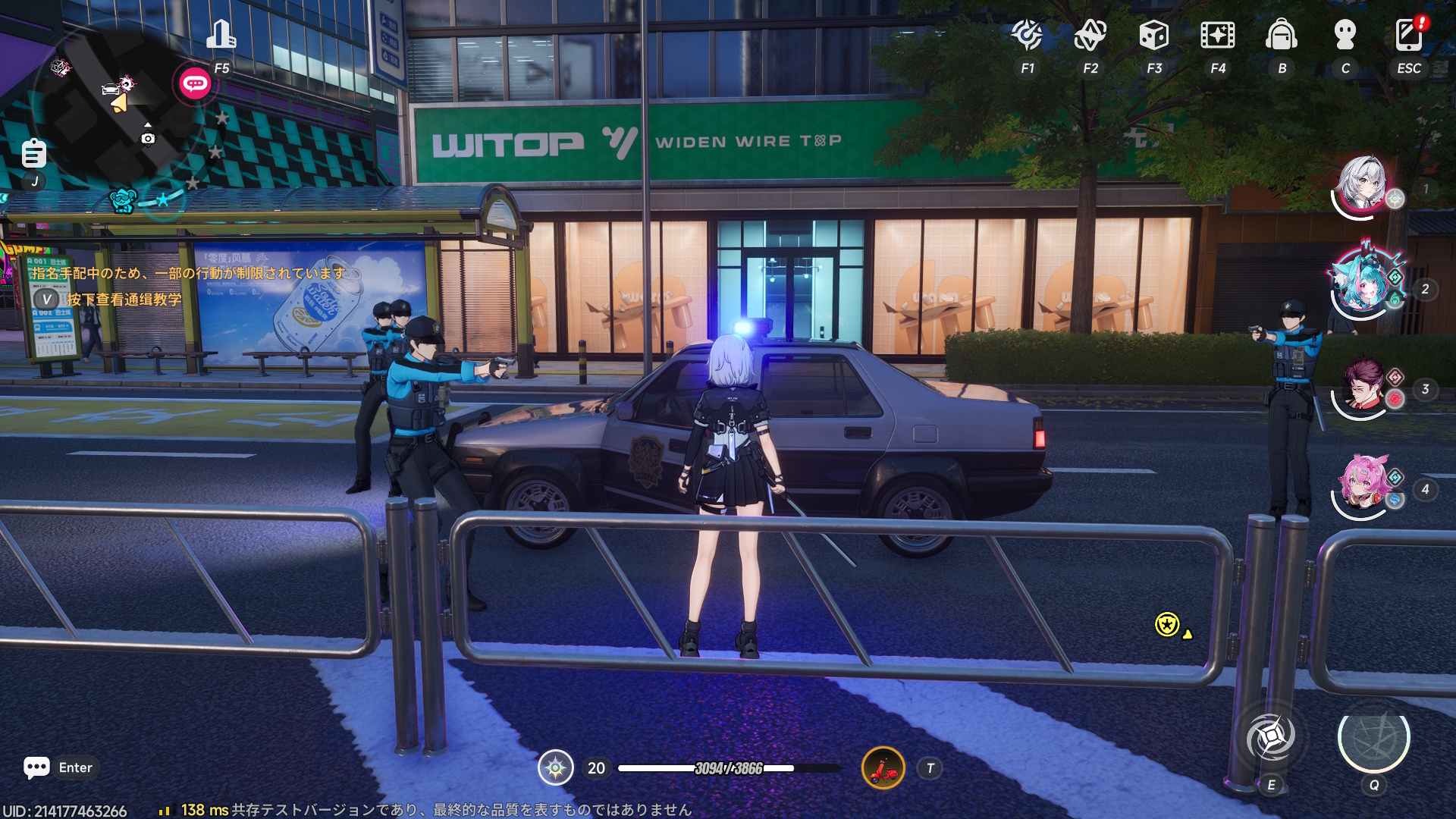
Task: Open the backpack inventory
Action: point(1281,35)
